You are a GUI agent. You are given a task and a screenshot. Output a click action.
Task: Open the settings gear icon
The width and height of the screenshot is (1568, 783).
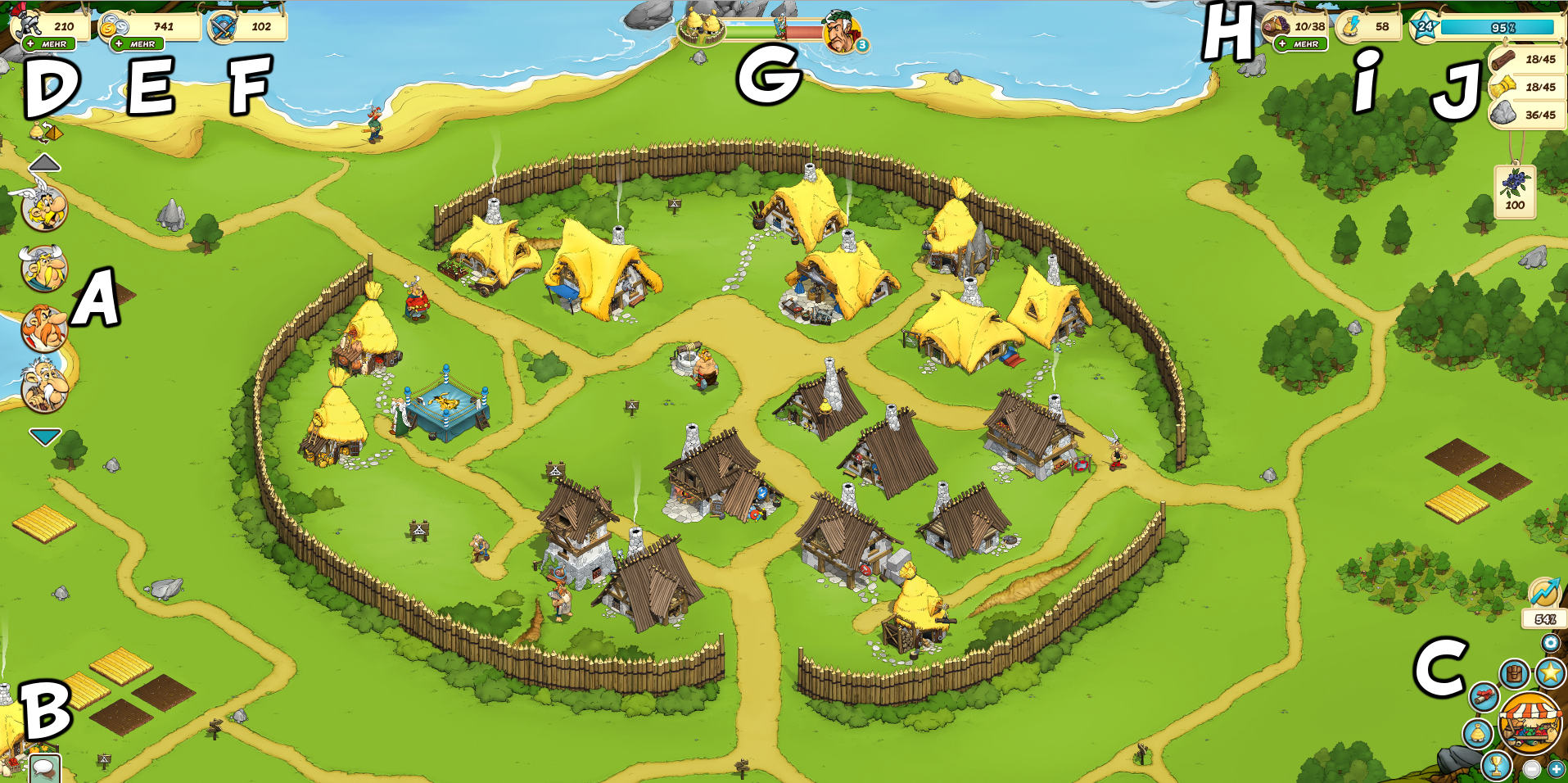point(1551,643)
